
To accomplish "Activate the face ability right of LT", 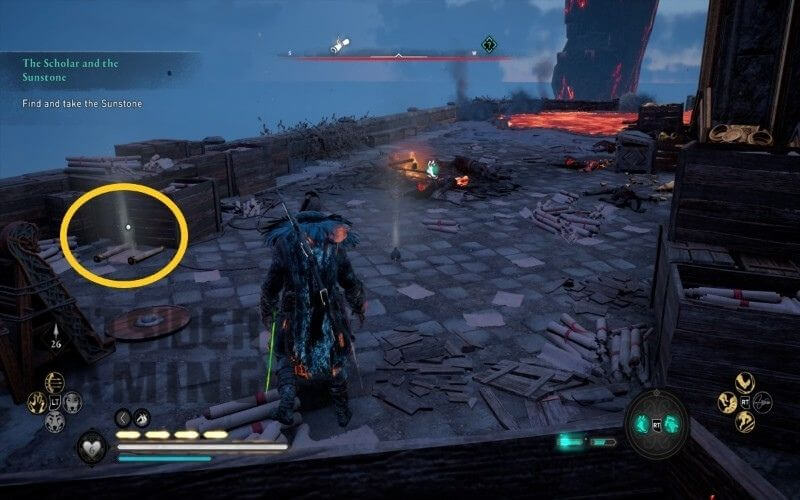I will click(71, 402).
